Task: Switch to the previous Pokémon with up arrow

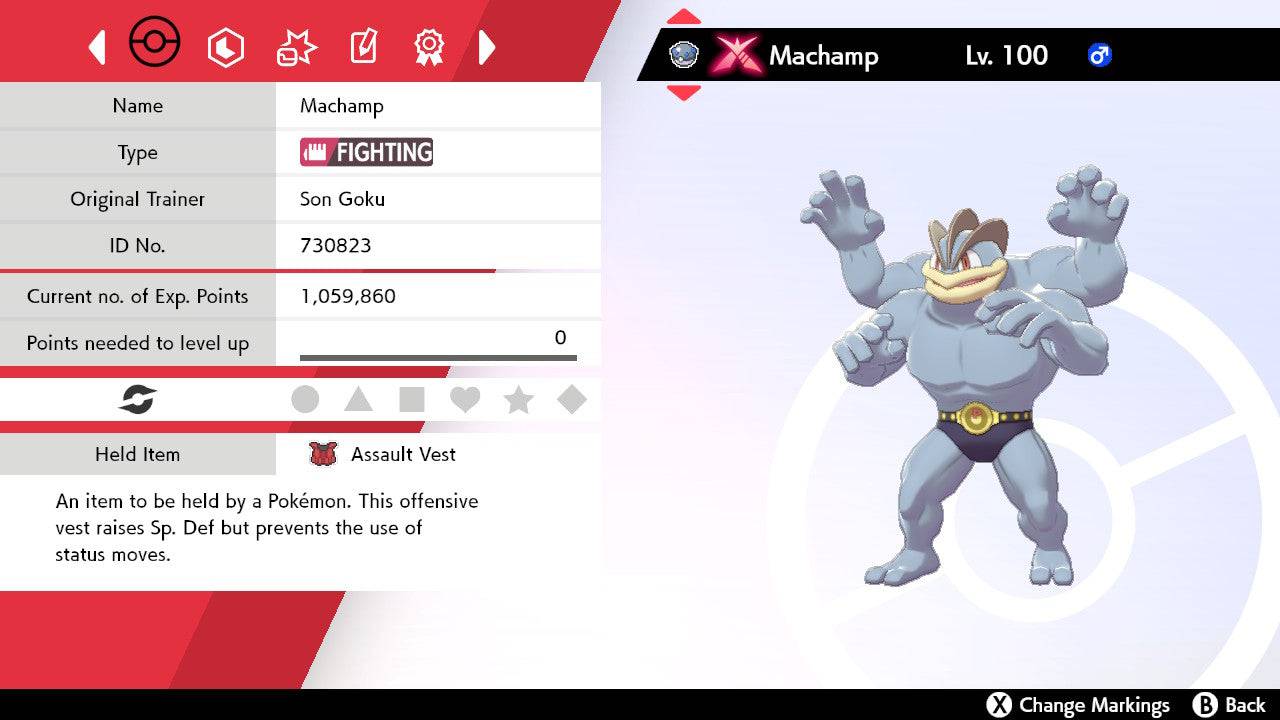Action: click(683, 17)
